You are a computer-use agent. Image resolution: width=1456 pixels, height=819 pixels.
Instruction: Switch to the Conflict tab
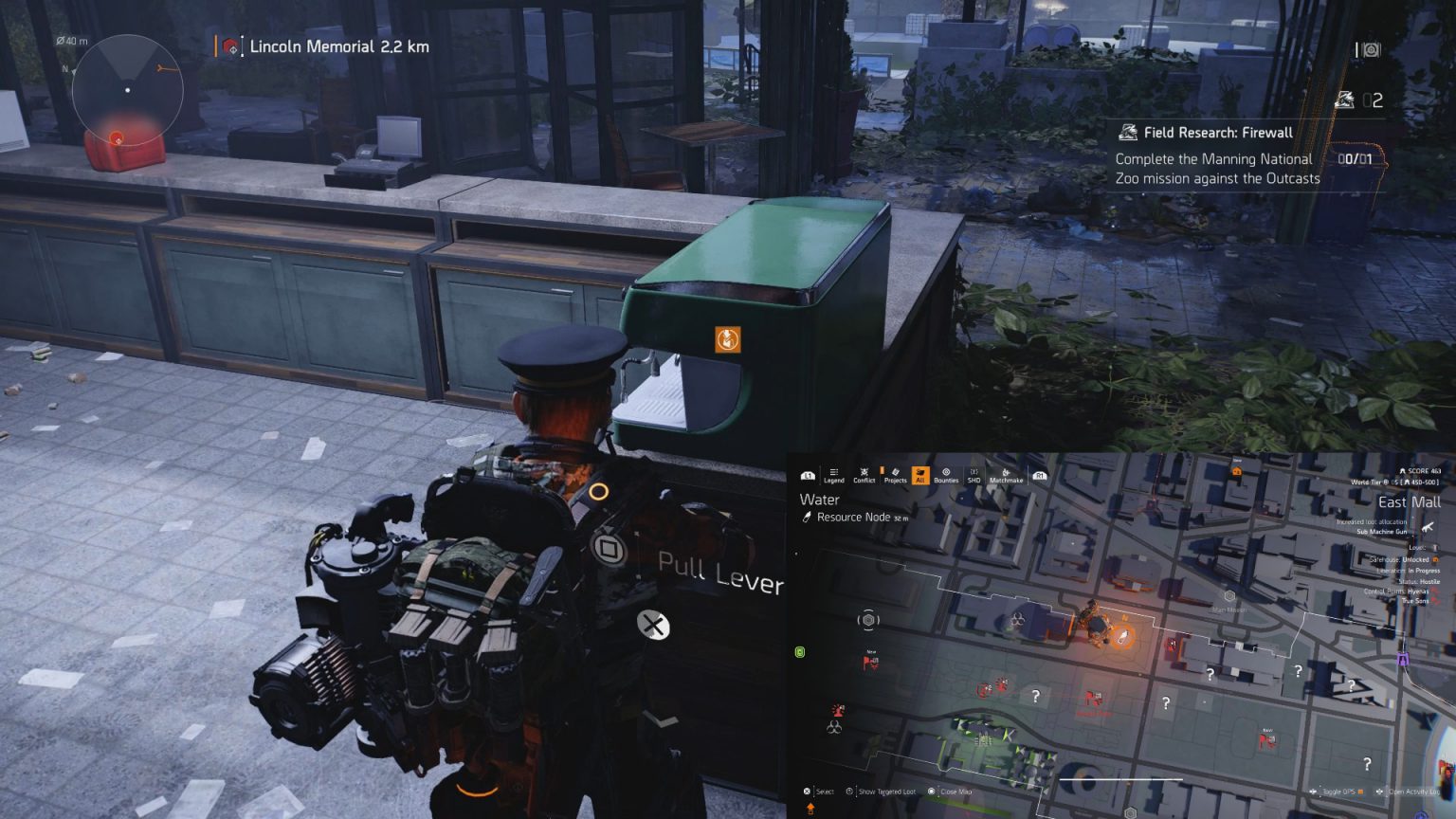(x=864, y=473)
